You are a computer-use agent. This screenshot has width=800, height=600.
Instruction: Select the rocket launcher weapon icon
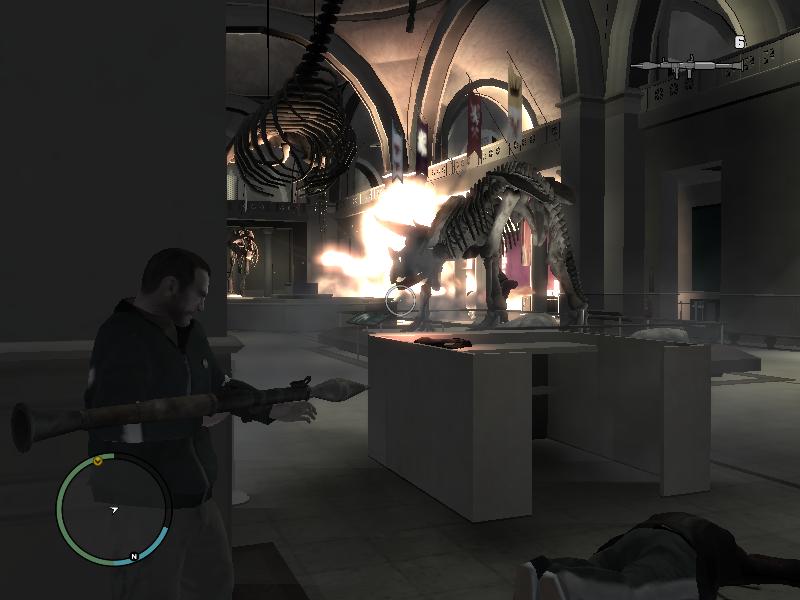(688, 66)
